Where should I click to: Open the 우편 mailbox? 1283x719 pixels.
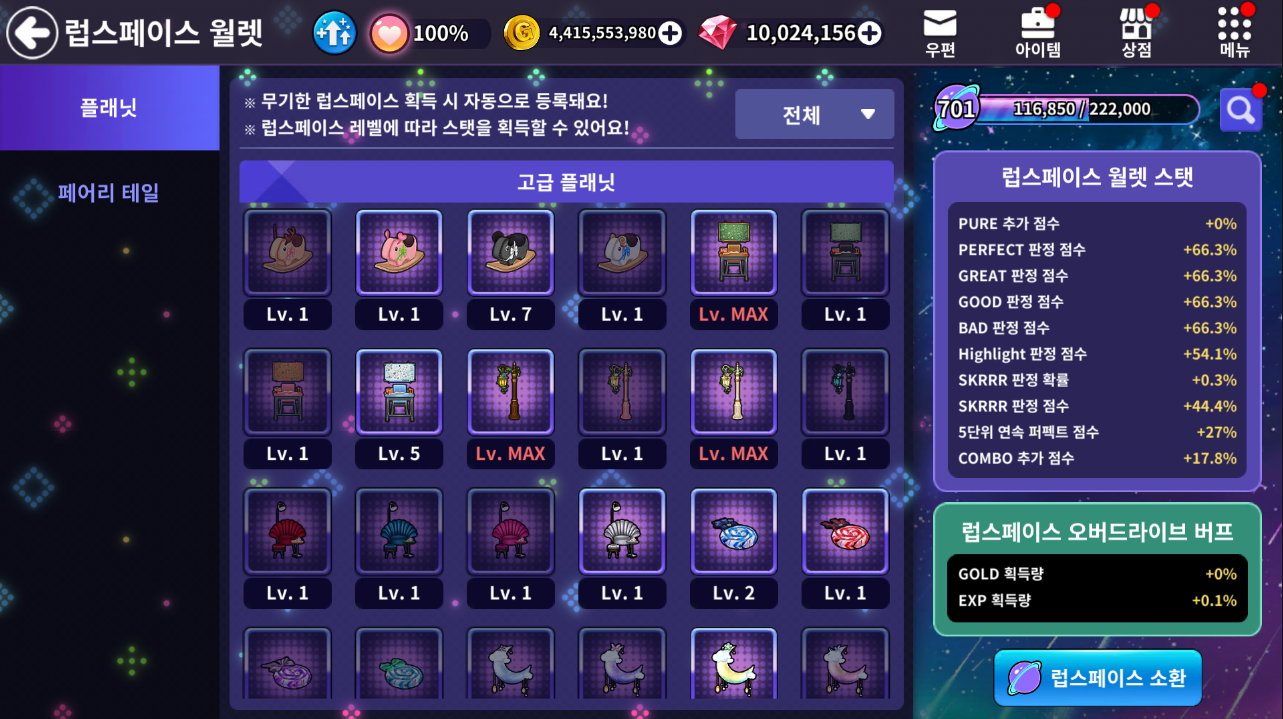click(940, 32)
